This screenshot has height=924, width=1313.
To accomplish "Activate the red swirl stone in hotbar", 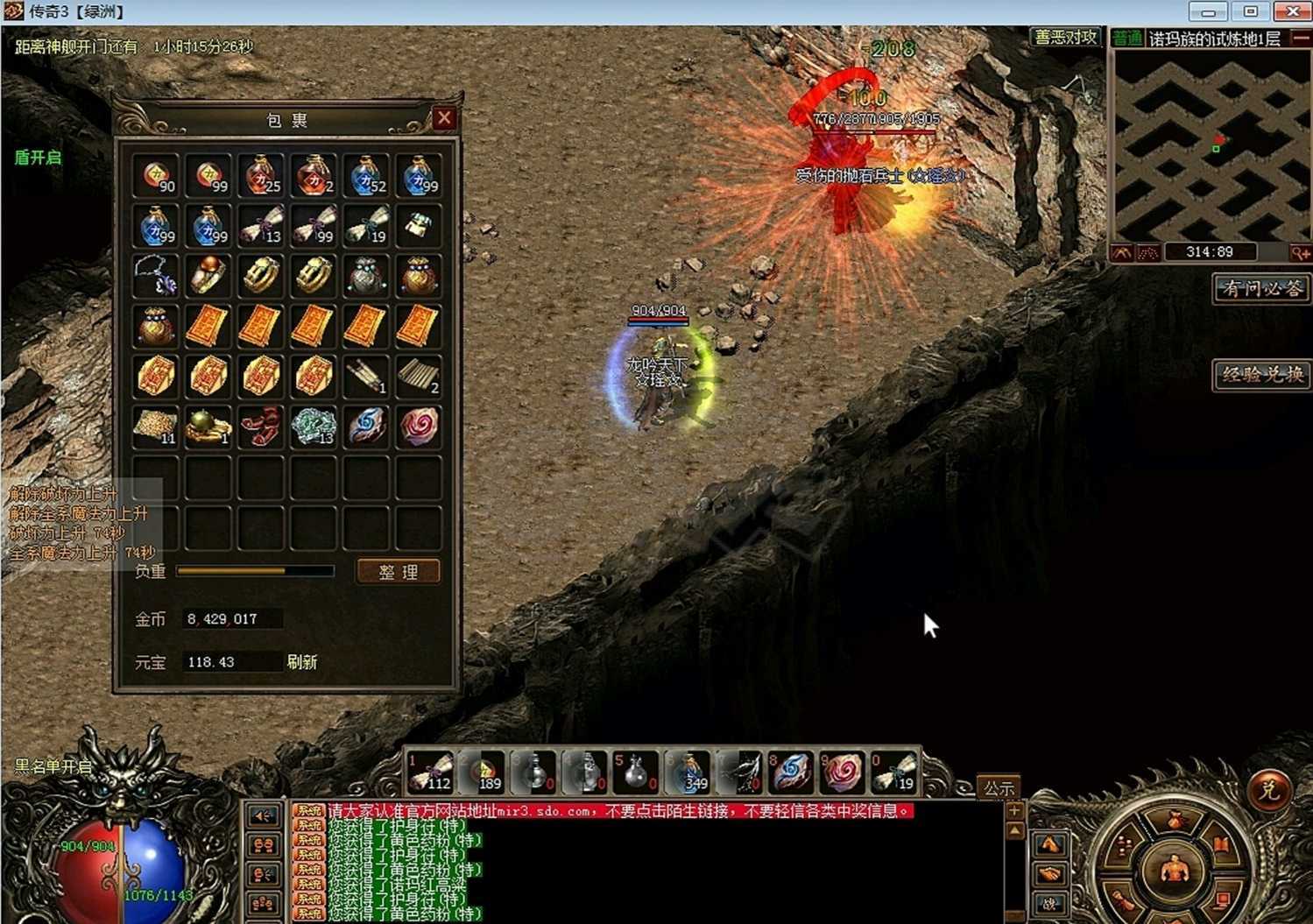I will (843, 772).
